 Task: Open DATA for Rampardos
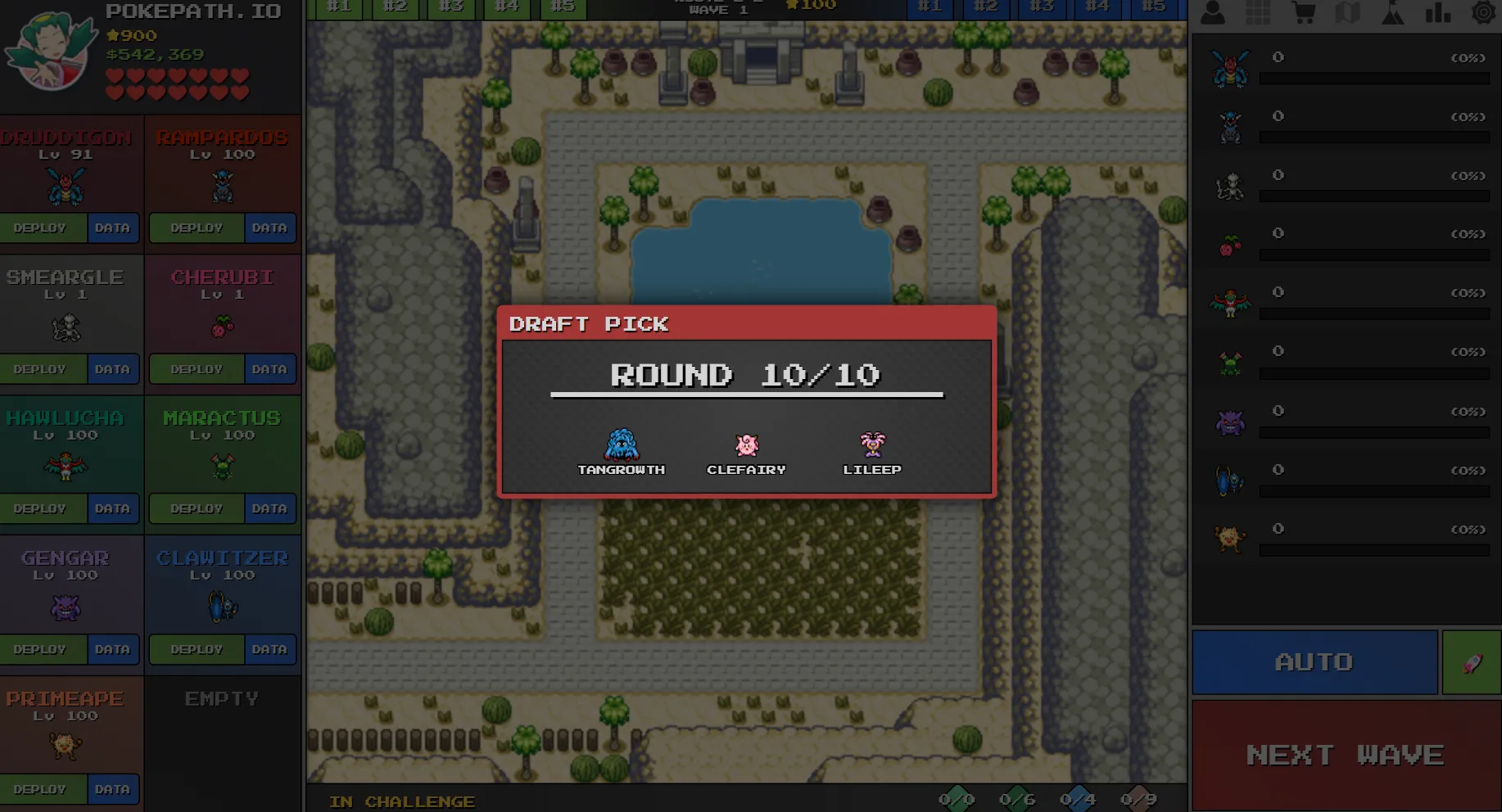coord(270,228)
